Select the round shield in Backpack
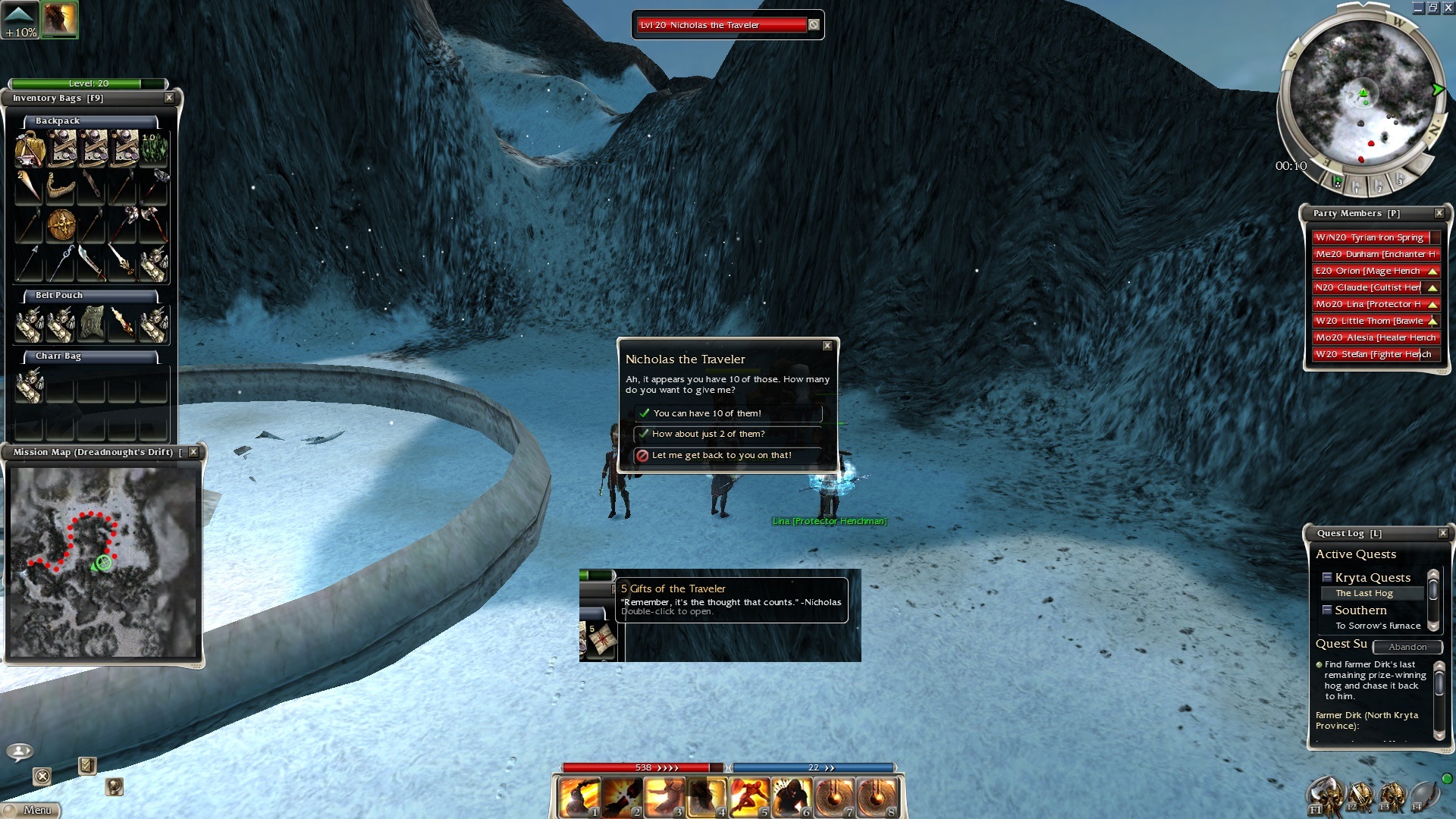 pos(61,225)
